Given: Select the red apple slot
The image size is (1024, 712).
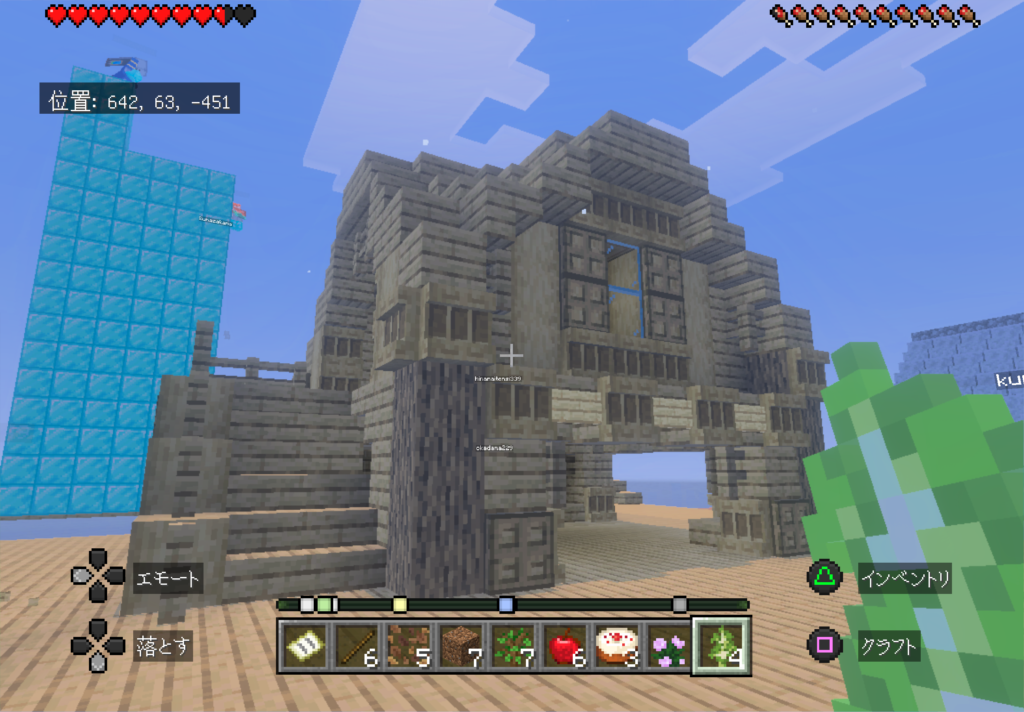Looking at the screenshot, I should (x=566, y=647).
